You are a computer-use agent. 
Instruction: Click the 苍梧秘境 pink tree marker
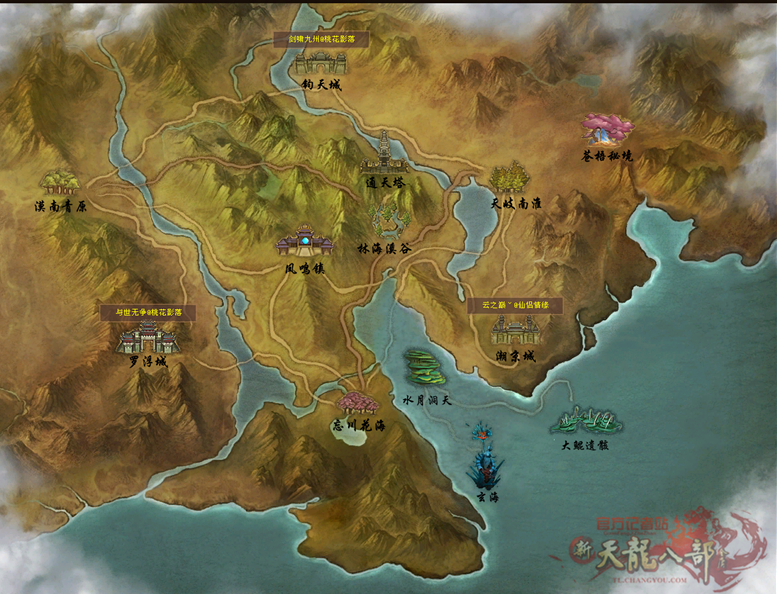tap(608, 130)
